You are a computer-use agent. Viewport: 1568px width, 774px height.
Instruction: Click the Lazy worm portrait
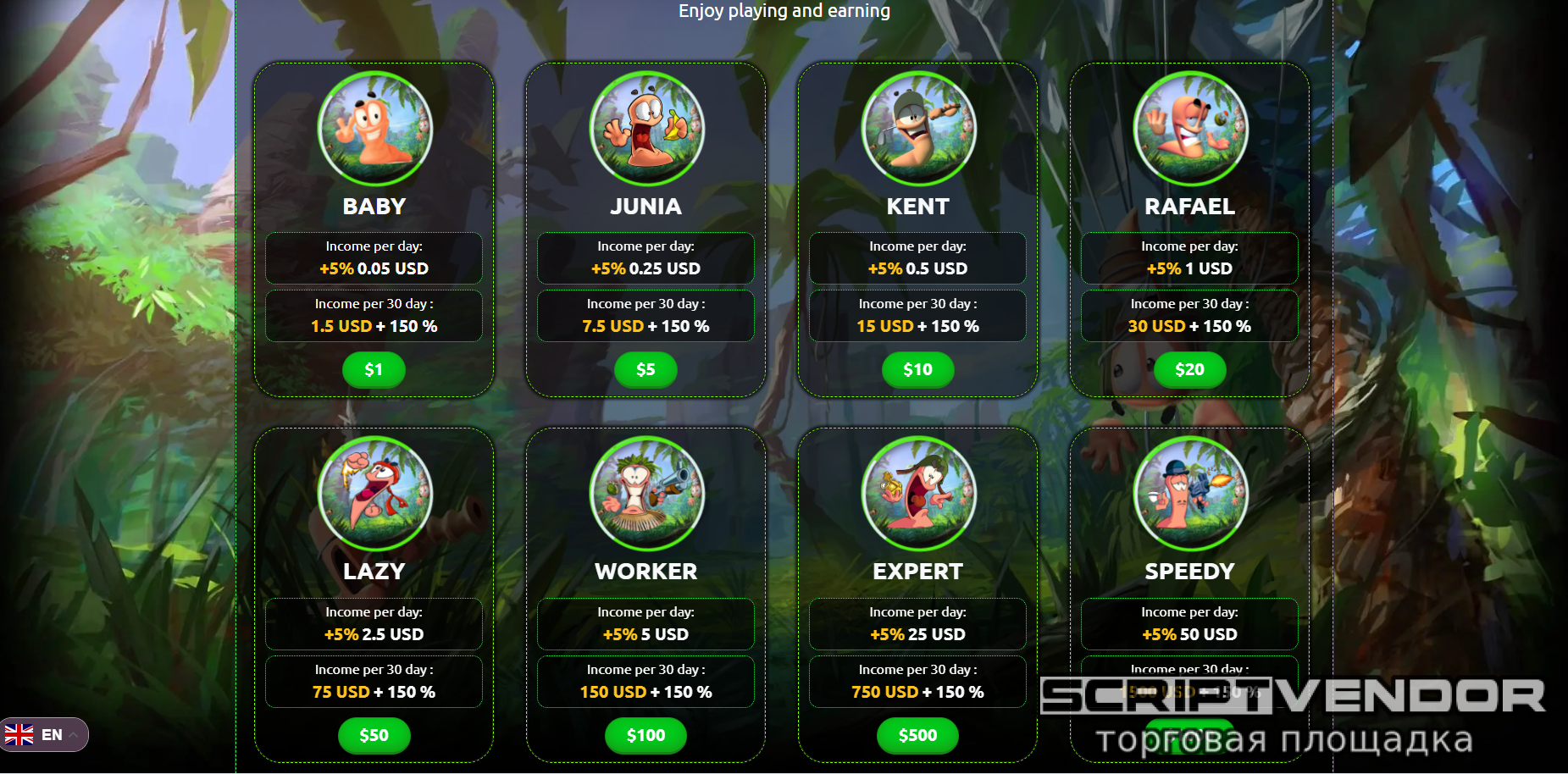pos(374,494)
